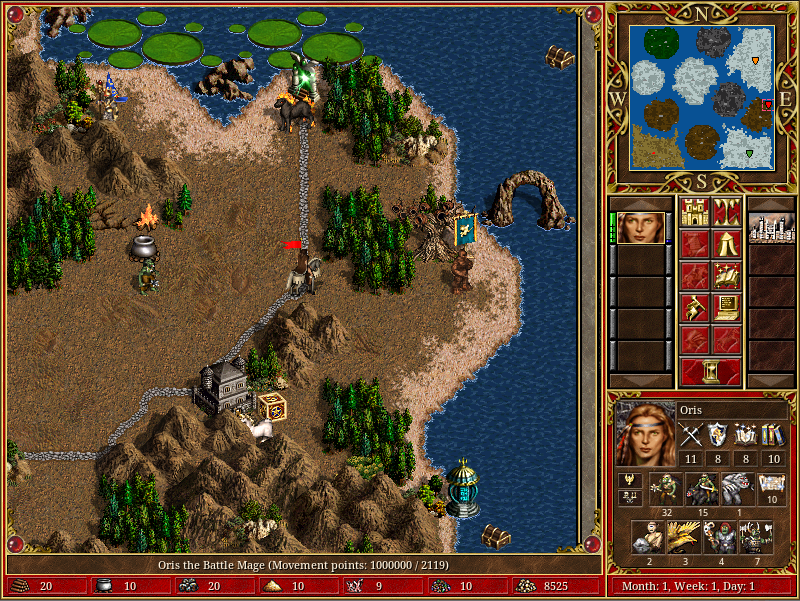The width and height of the screenshot is (800, 601).
Task: Toggle underground view with the pillars button
Action: point(726,211)
